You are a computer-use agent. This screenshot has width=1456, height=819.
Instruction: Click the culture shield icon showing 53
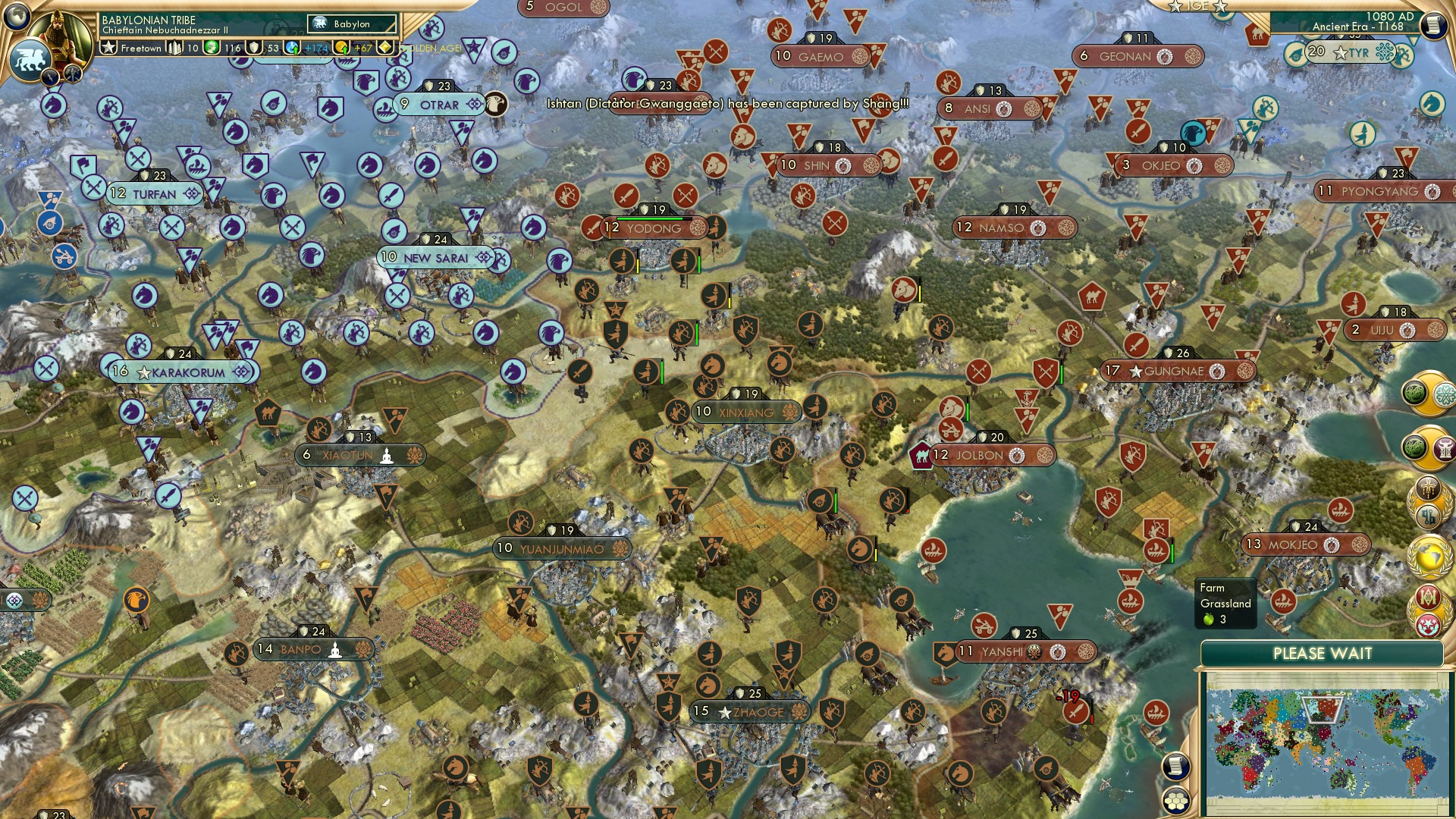click(x=254, y=49)
